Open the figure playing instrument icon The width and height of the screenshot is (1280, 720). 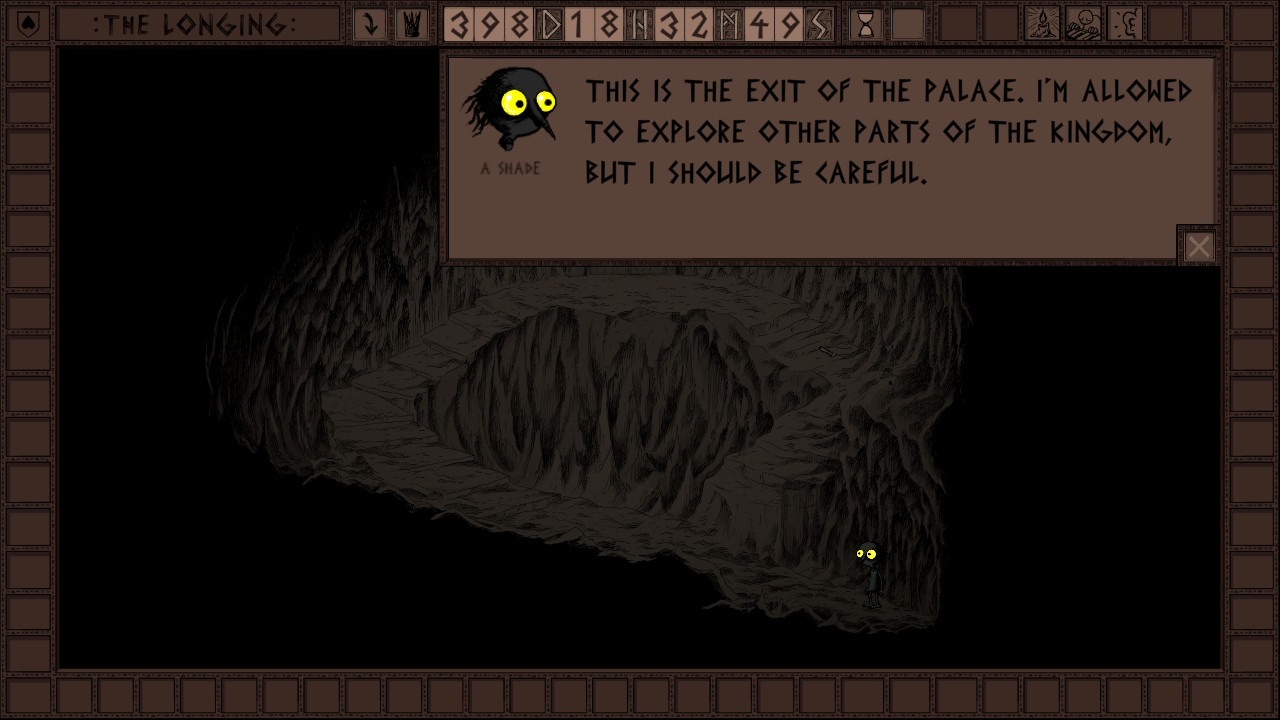coord(1084,24)
